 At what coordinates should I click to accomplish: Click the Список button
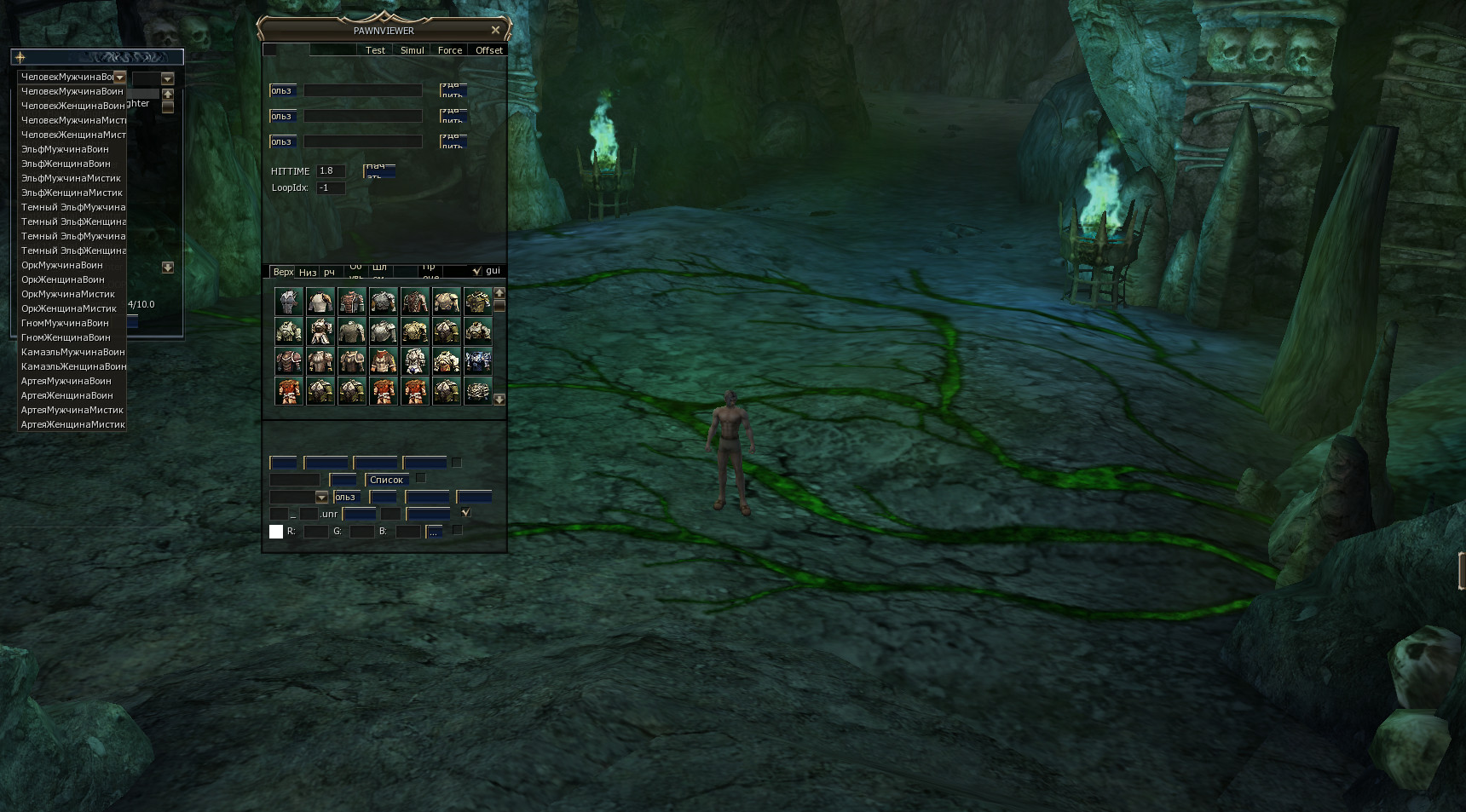386,480
